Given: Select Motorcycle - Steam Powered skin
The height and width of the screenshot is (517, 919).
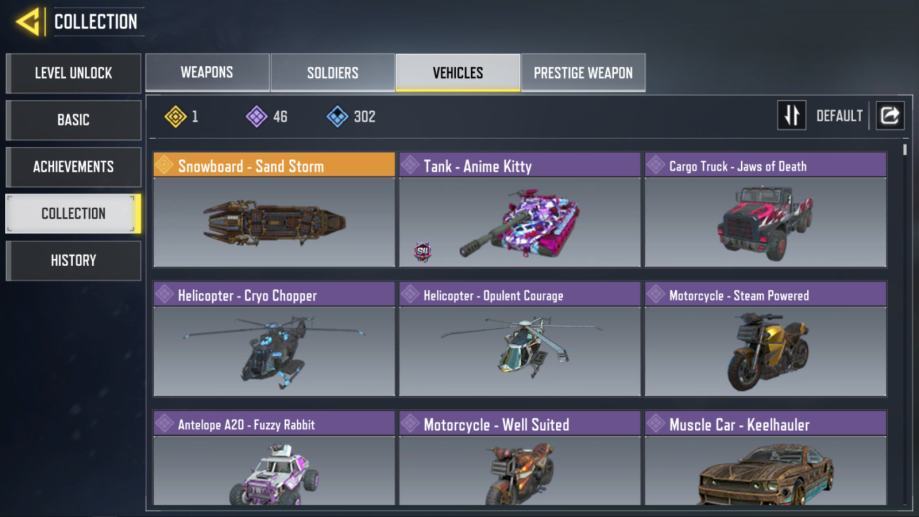Looking at the screenshot, I should (765, 339).
